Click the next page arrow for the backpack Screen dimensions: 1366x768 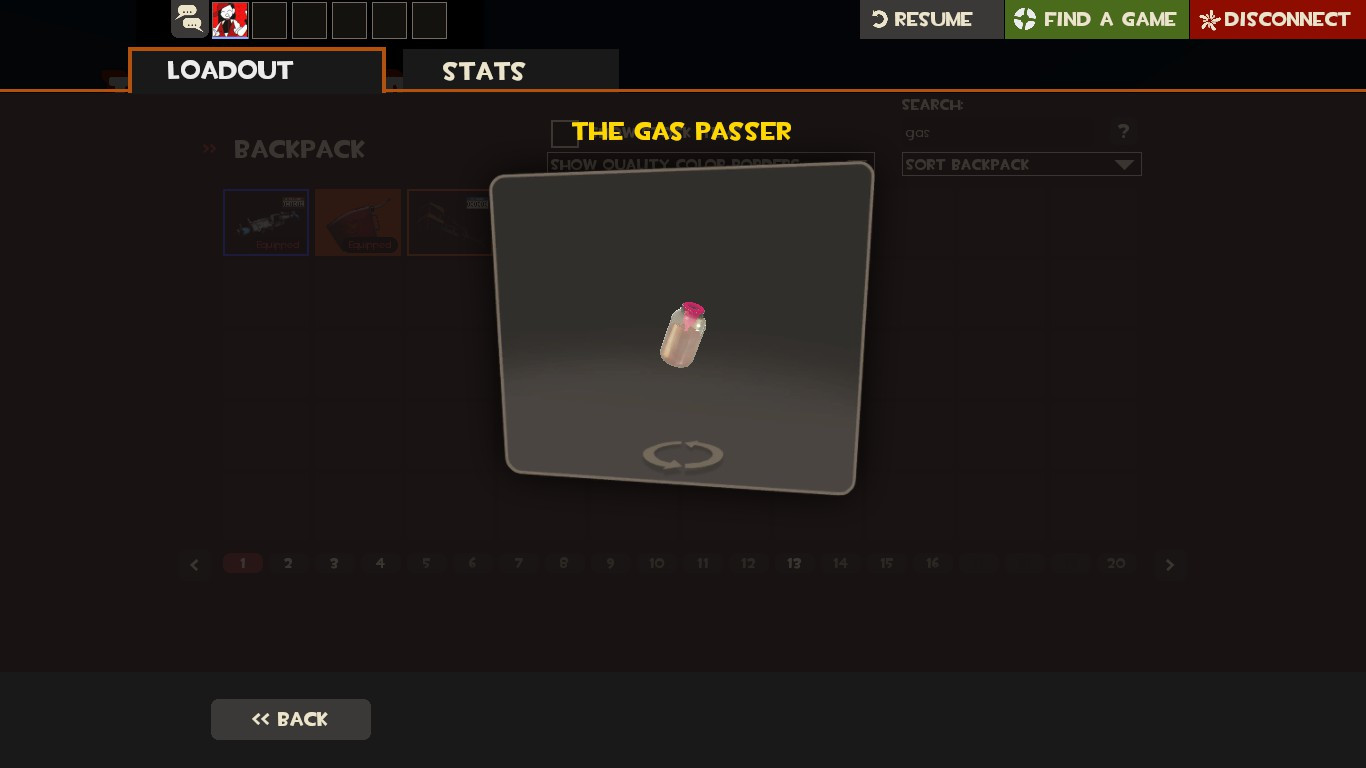click(x=1169, y=564)
